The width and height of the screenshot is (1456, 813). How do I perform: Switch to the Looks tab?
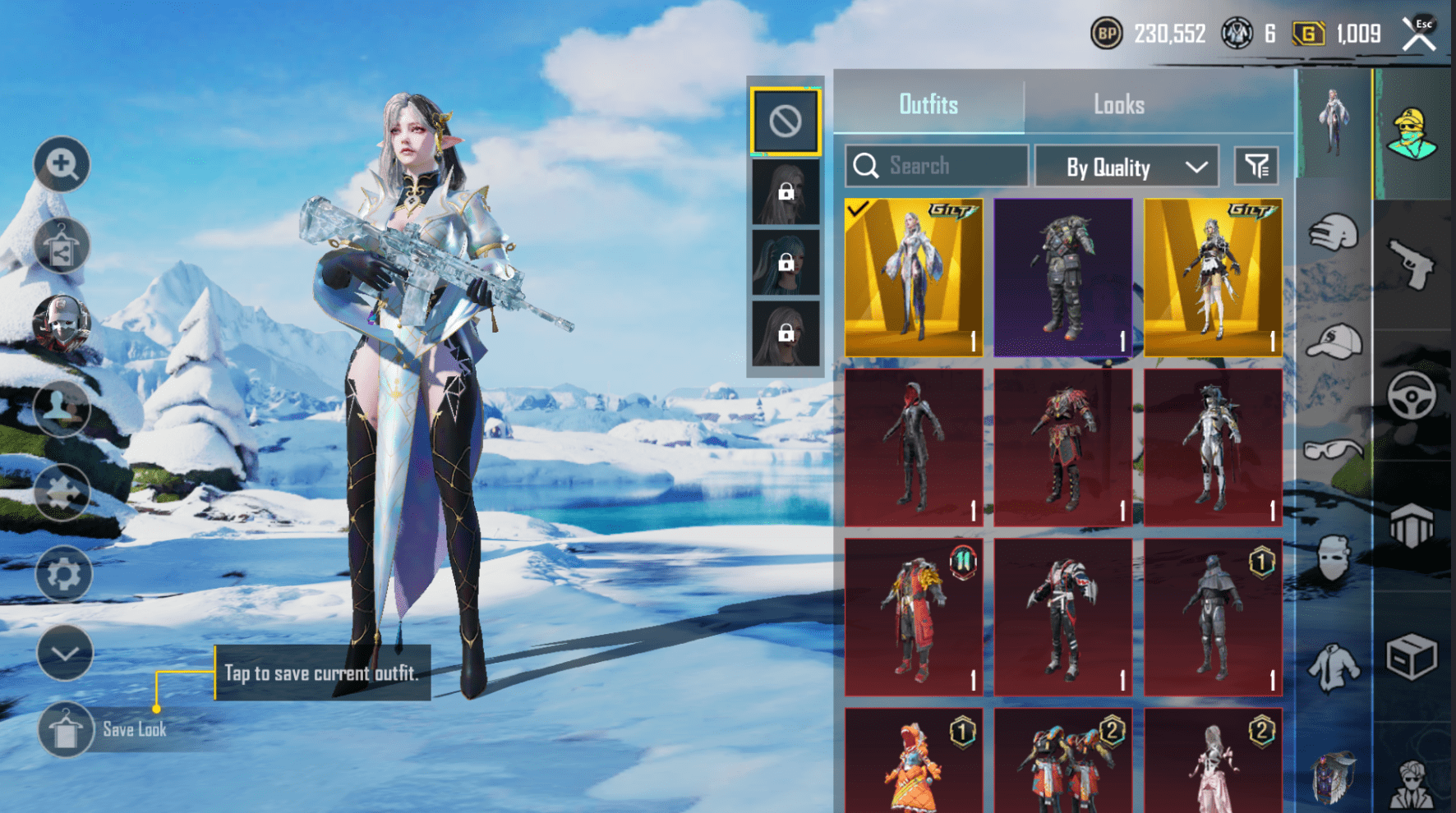[x=1119, y=104]
